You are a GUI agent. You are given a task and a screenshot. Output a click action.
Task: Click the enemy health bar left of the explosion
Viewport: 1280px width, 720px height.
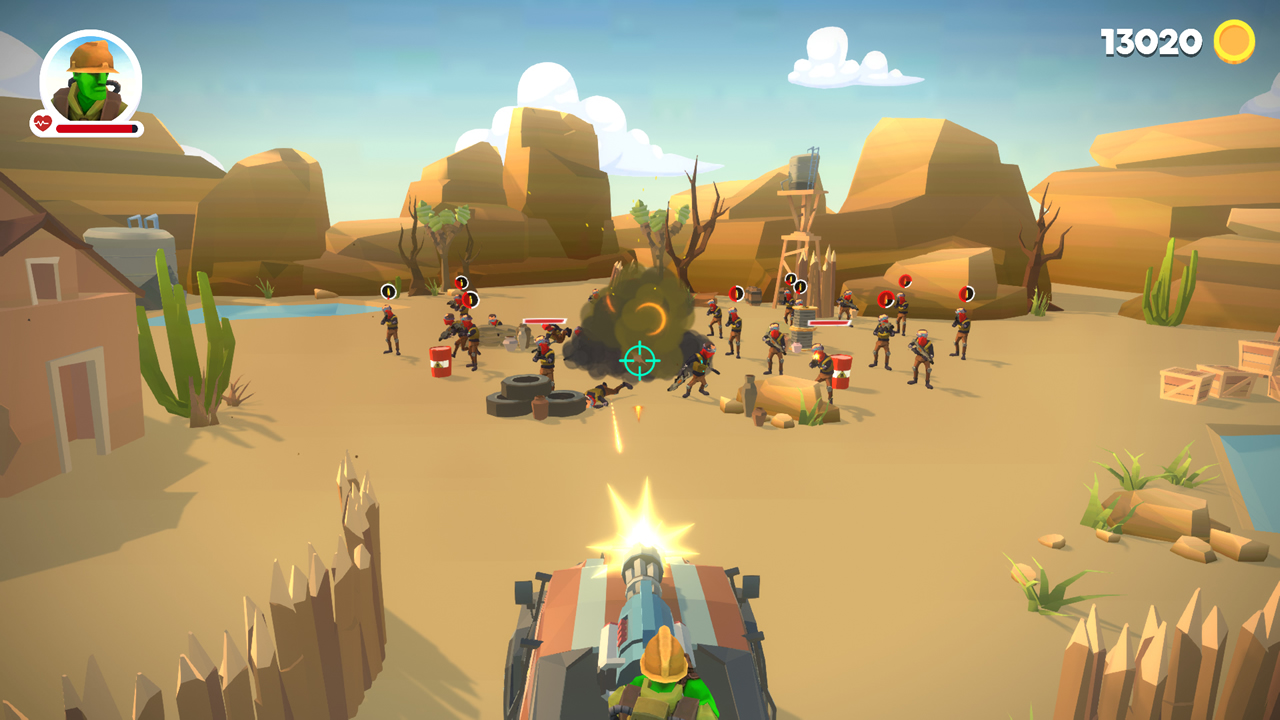(545, 322)
